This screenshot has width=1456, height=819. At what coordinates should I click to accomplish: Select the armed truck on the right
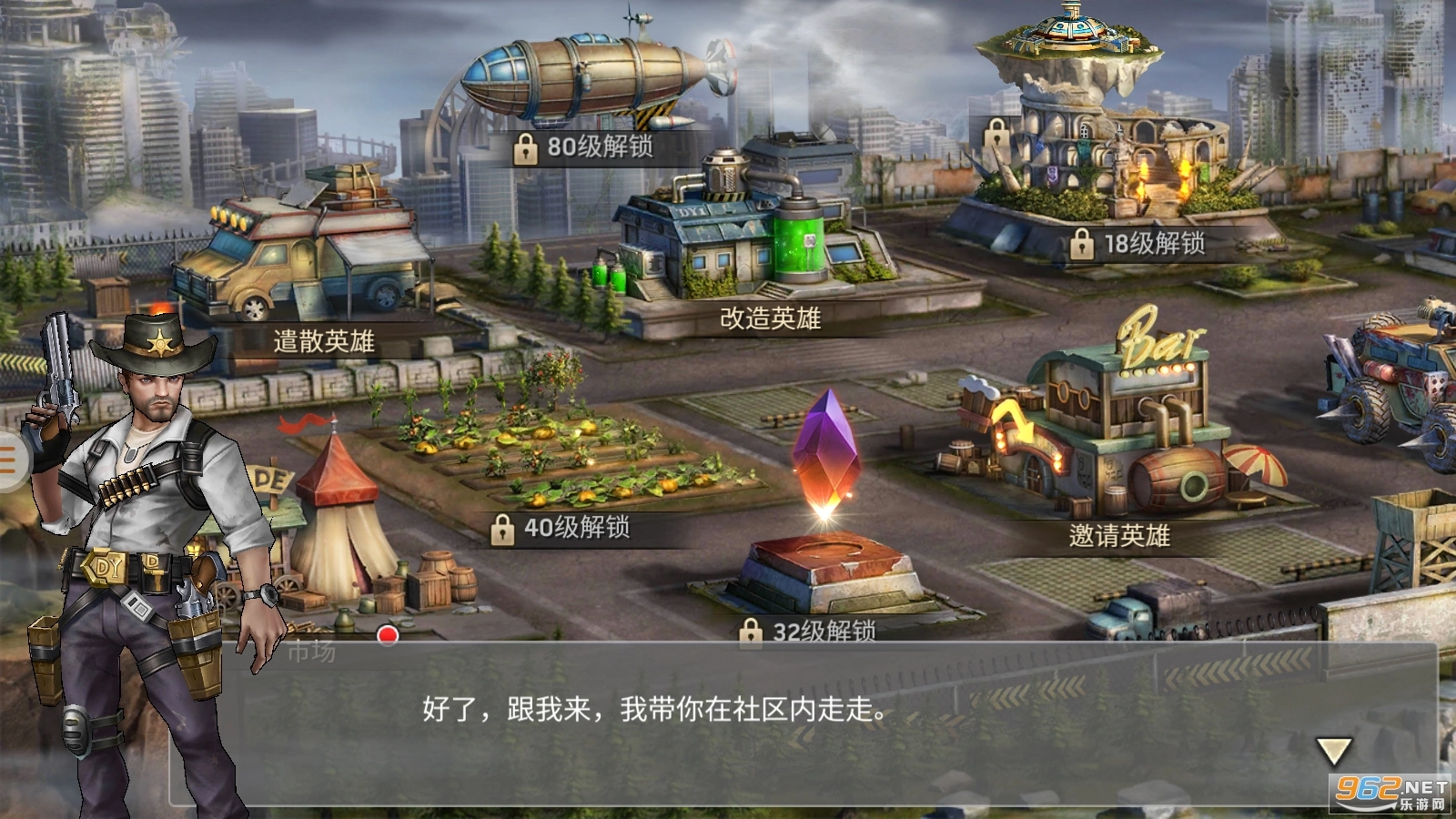click(x=1392, y=382)
